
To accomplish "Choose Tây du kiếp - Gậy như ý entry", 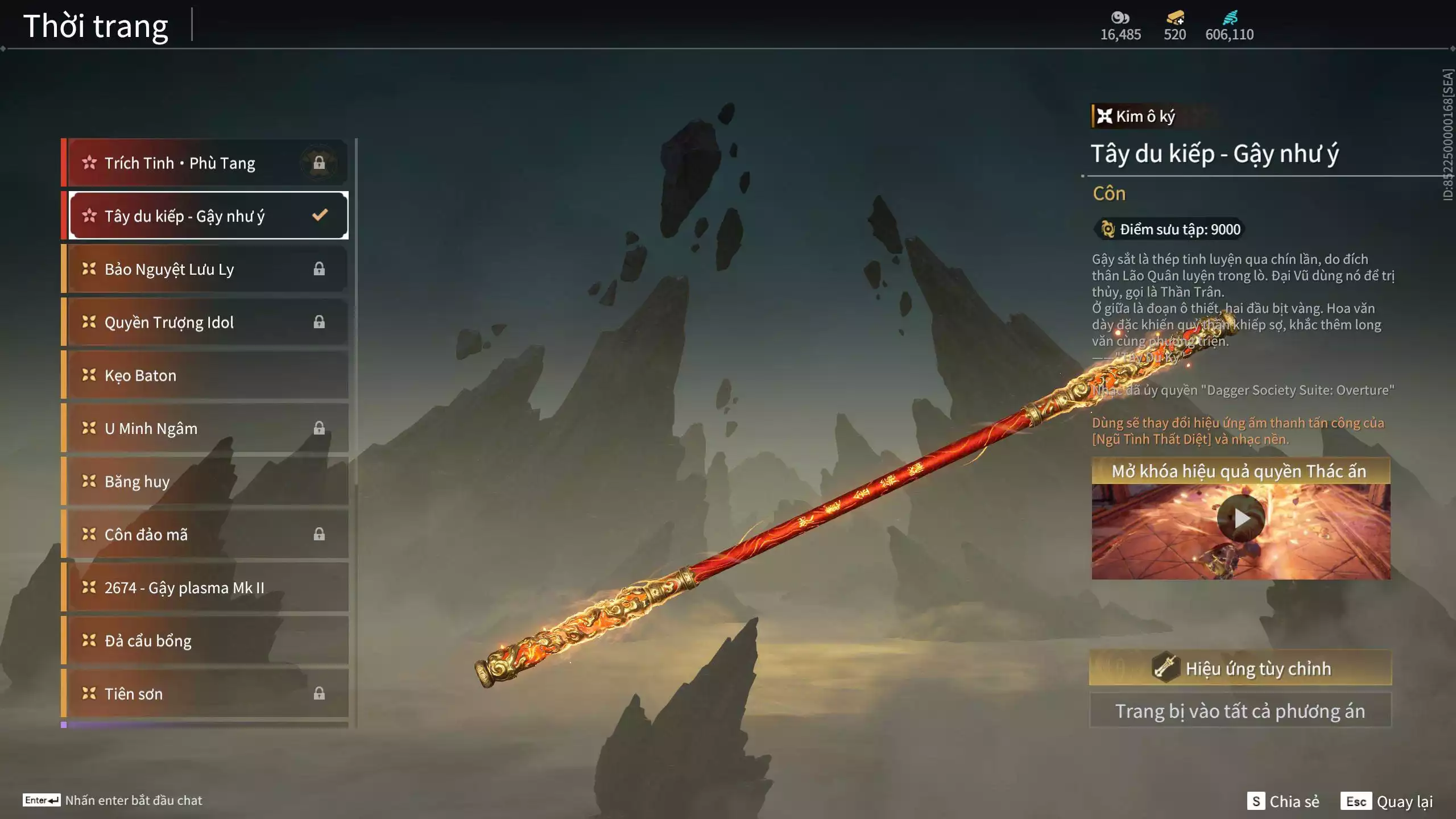I will coord(206,216).
